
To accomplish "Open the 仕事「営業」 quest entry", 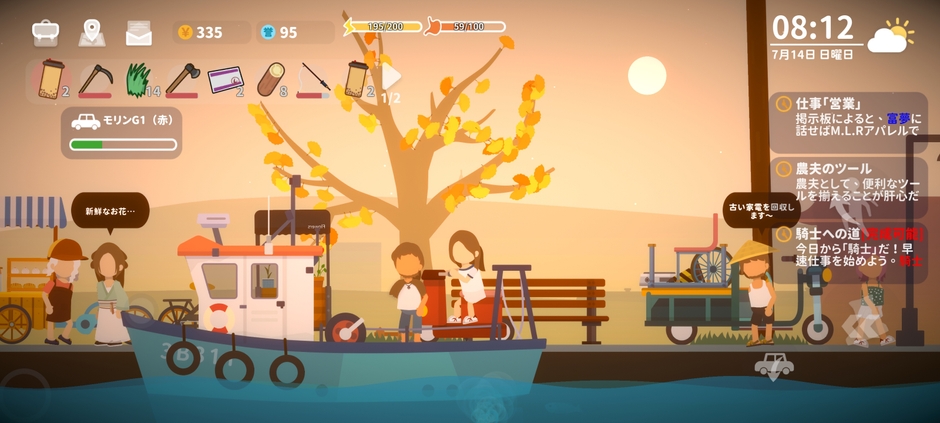I will [x=850, y=116].
